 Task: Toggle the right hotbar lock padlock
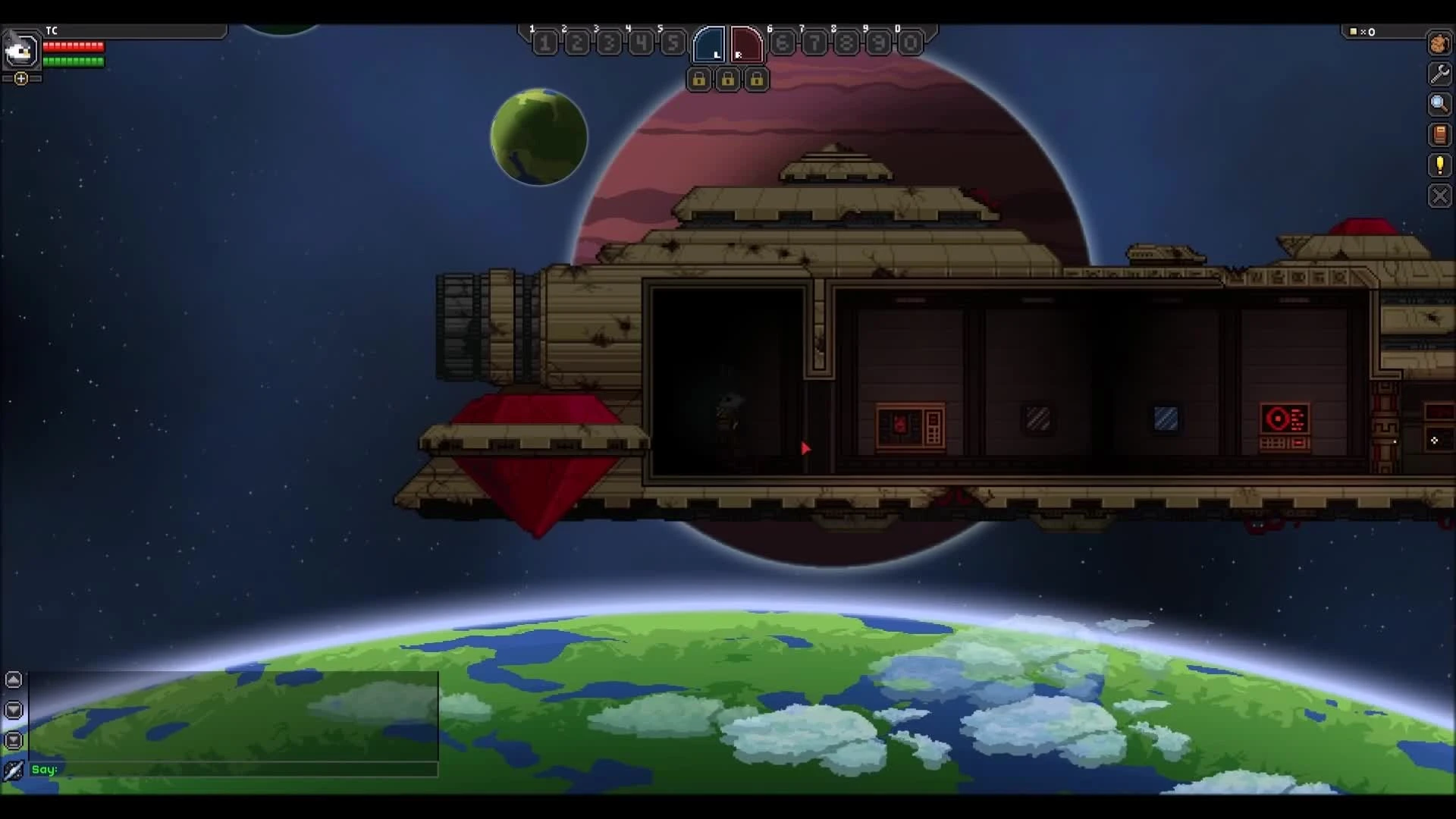(758, 80)
